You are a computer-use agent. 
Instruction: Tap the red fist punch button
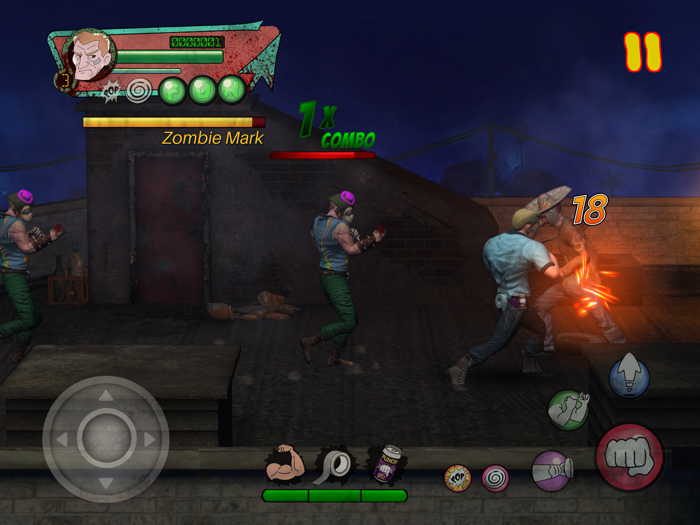point(630,457)
